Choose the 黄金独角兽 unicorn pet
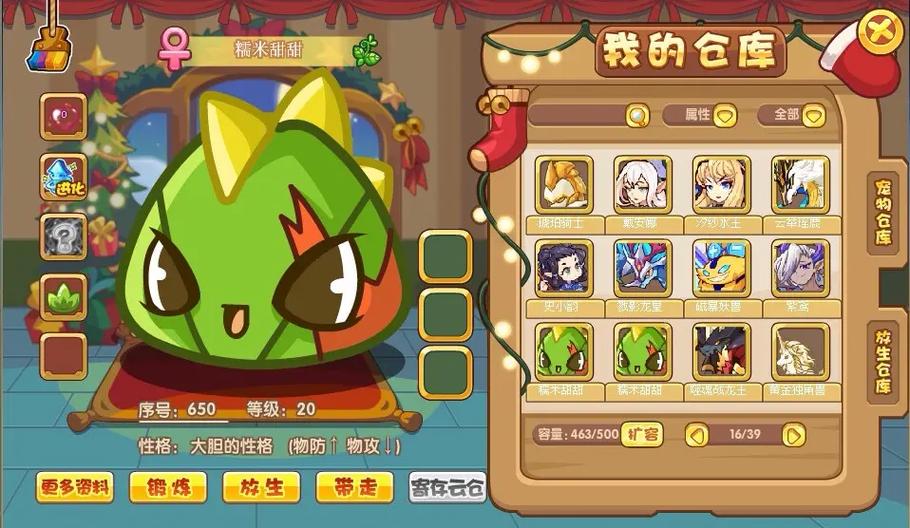 tap(800, 351)
